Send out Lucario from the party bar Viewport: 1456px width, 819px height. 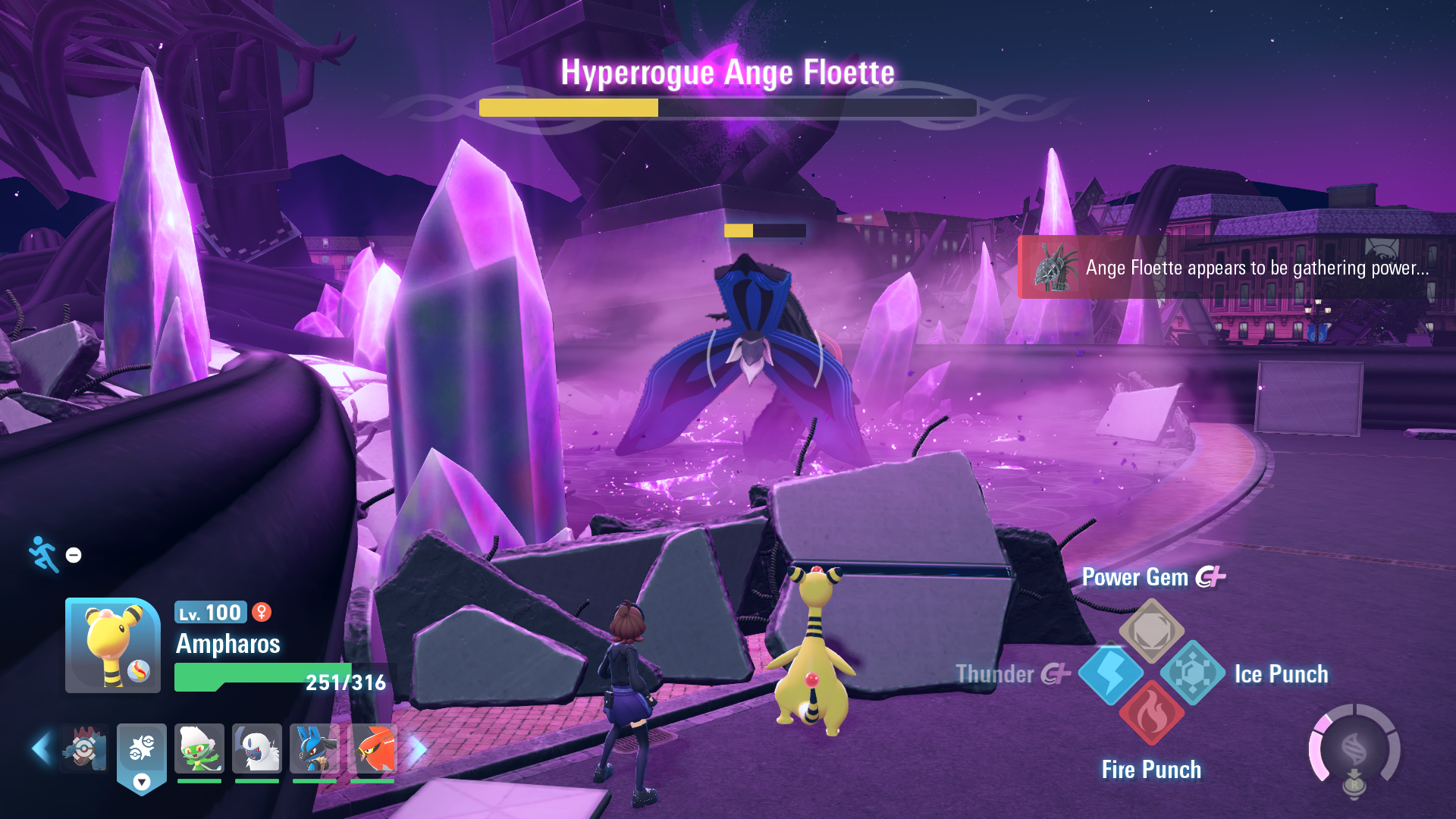(315, 749)
